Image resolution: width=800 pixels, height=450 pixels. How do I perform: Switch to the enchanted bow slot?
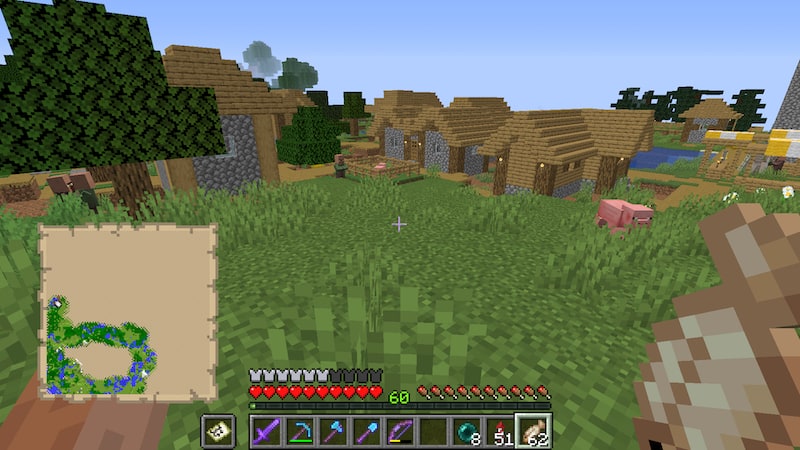click(399, 432)
